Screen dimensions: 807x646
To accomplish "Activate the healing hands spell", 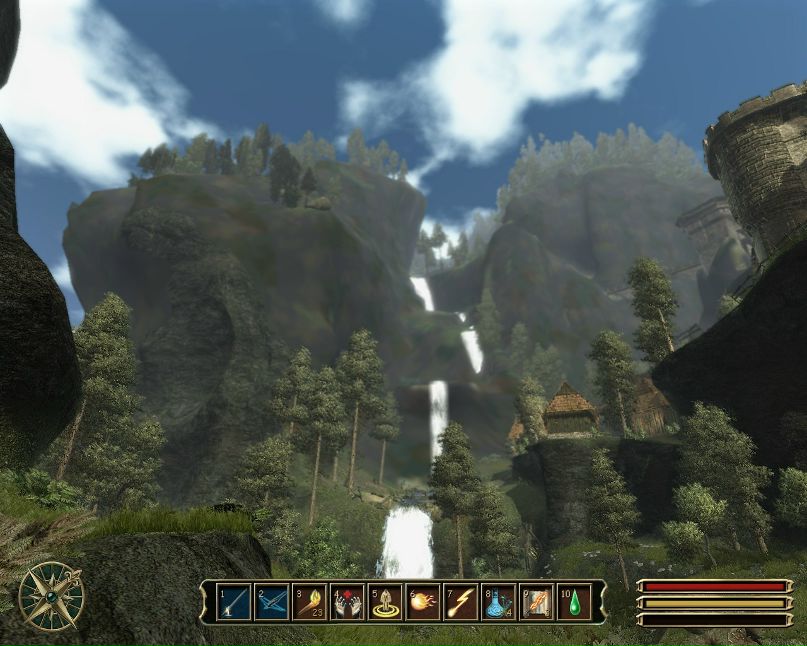I will (x=347, y=602).
